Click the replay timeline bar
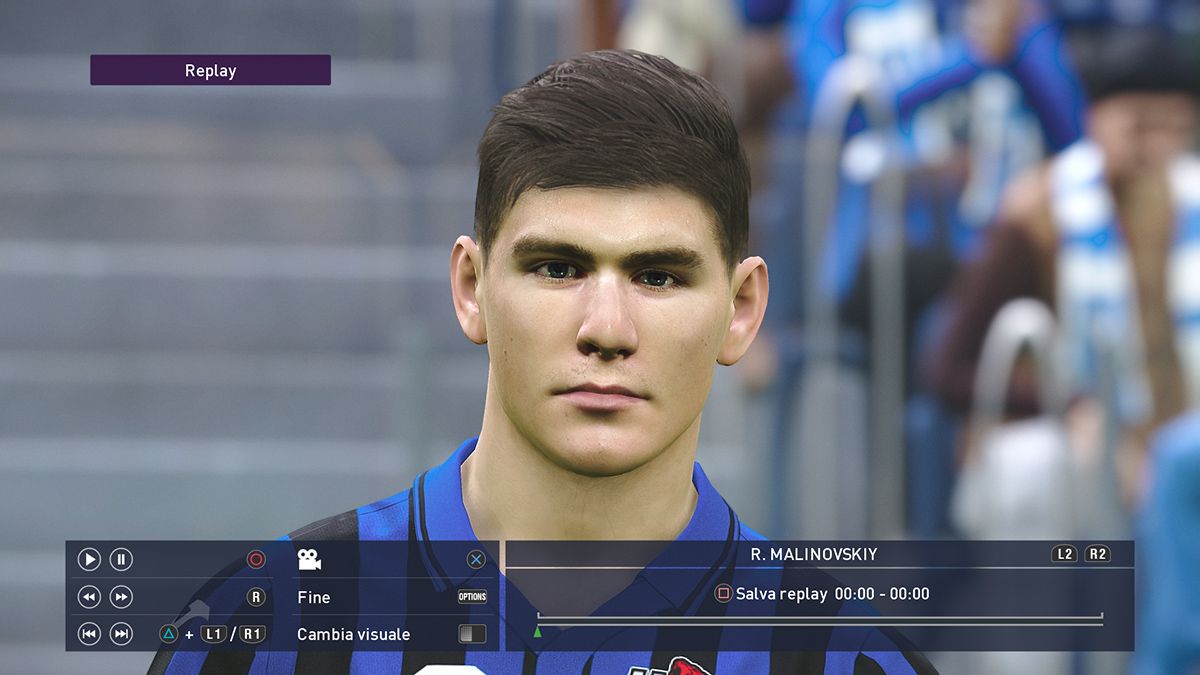 (x=820, y=620)
